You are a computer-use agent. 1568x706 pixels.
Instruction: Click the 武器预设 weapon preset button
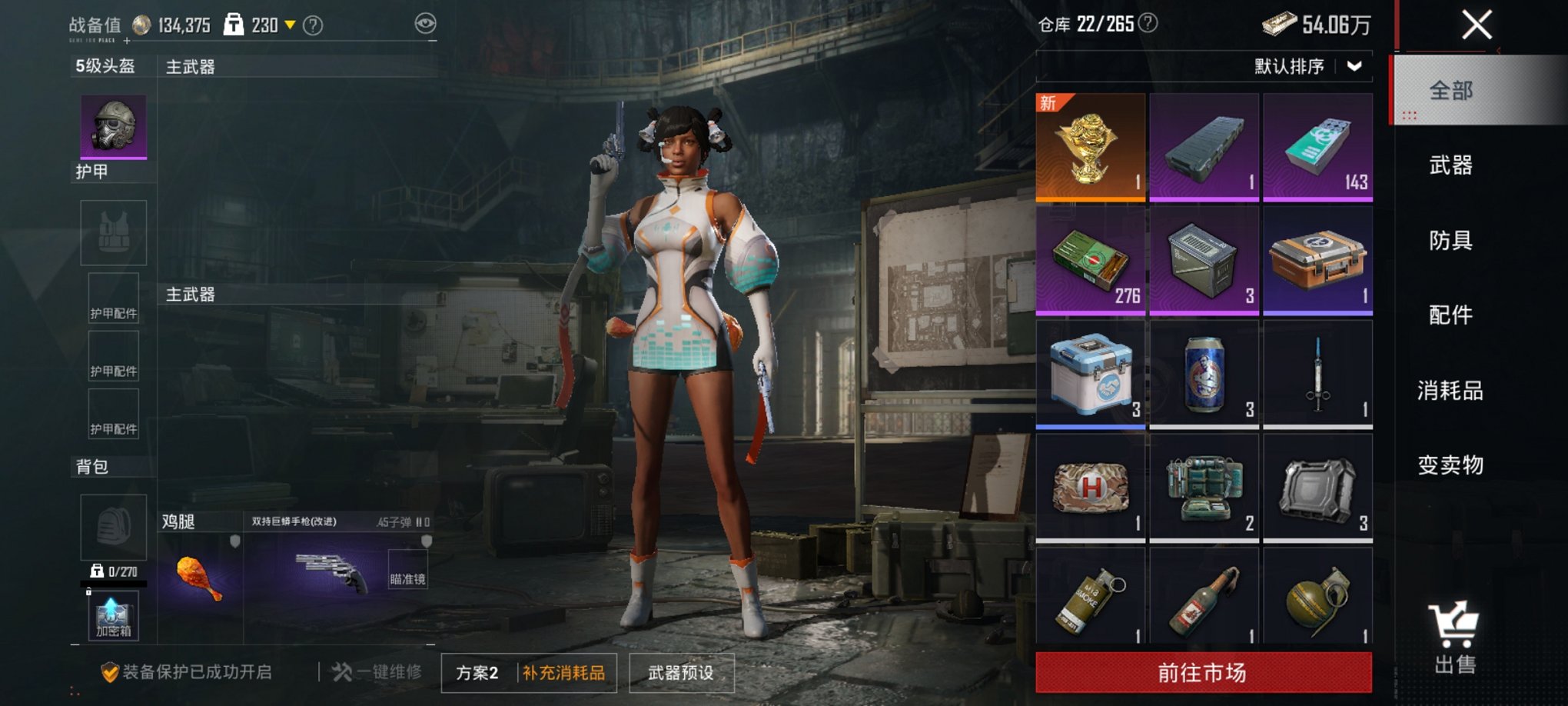[x=683, y=671]
